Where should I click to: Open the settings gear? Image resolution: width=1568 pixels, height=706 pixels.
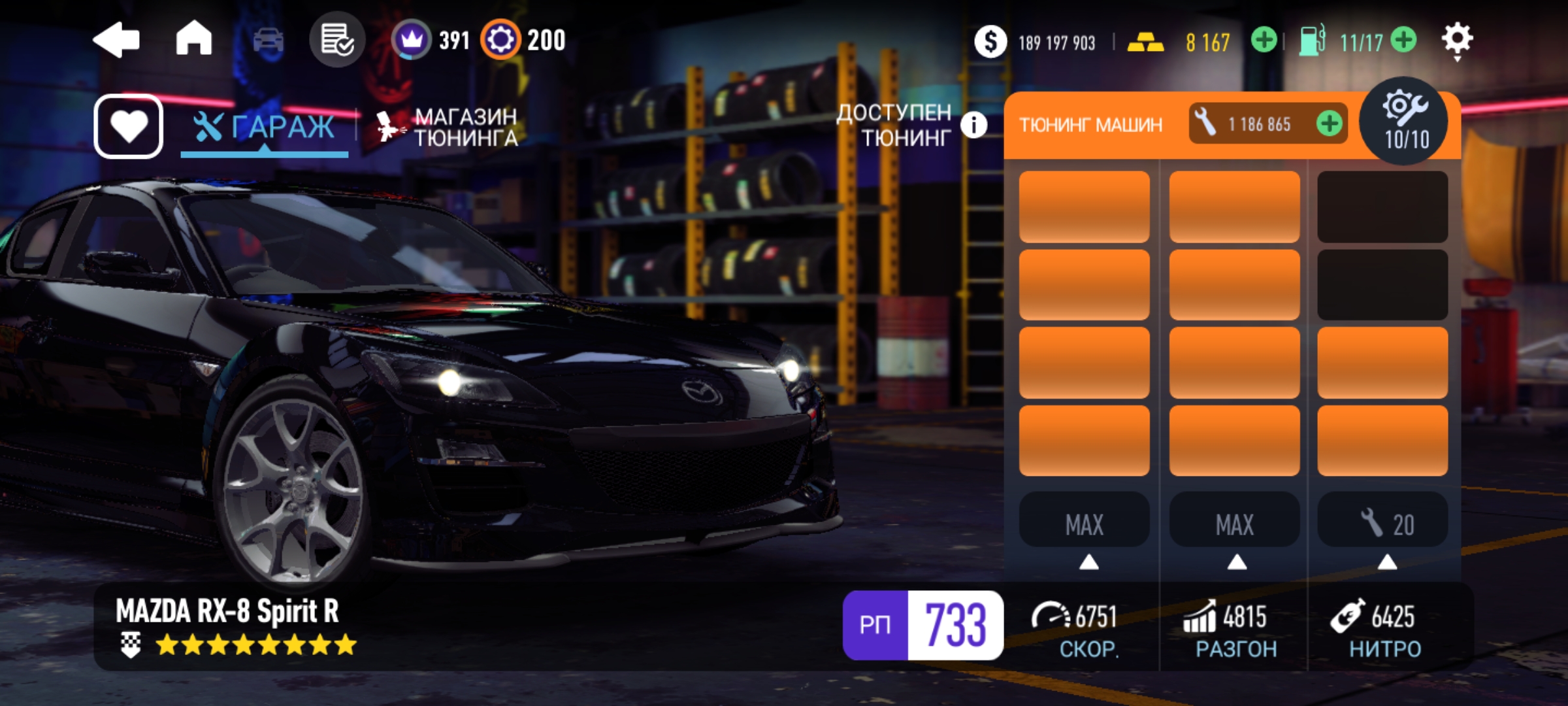point(1457,41)
